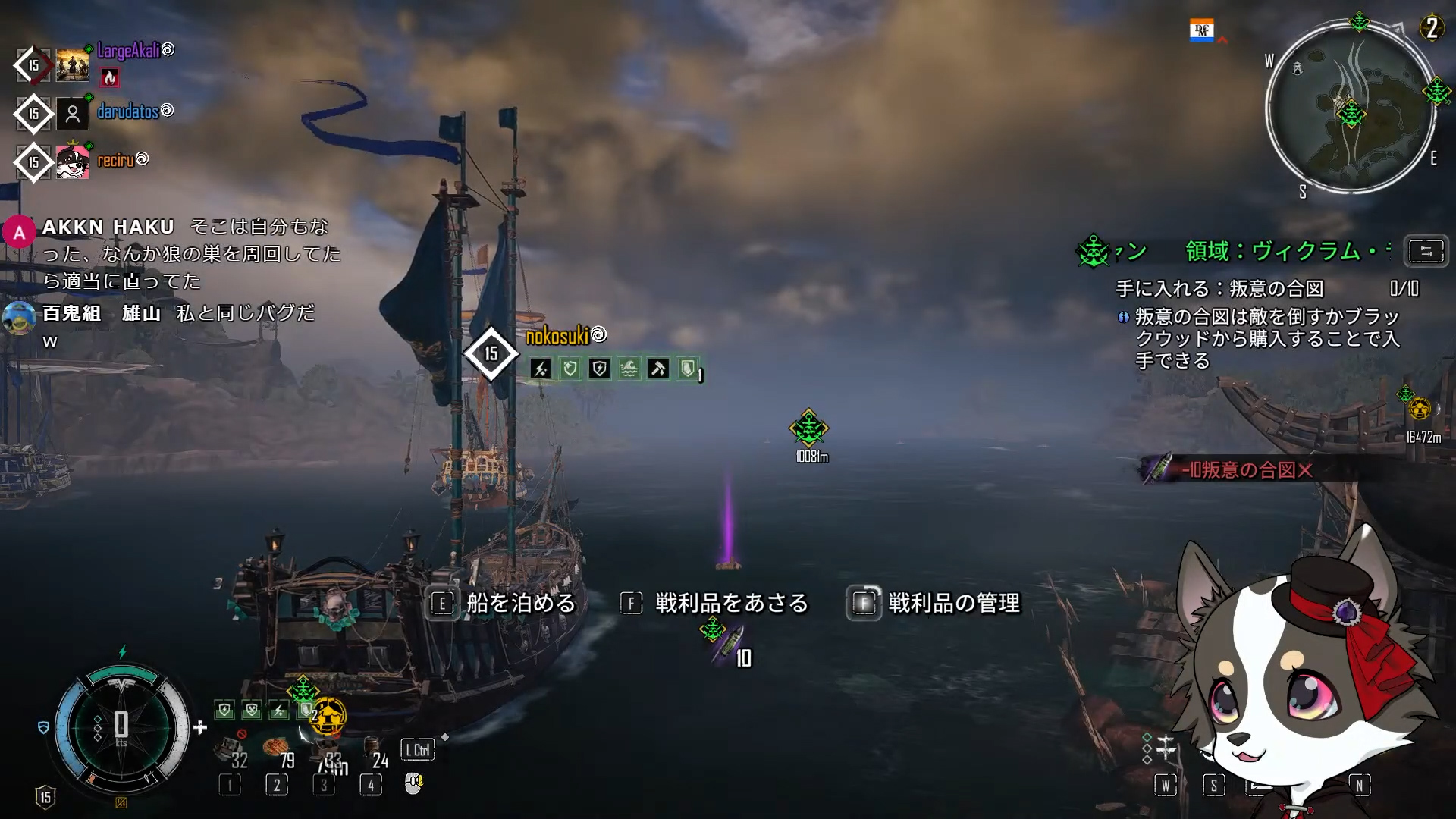Click the number 2 badge beside minimap
The height and width of the screenshot is (819, 1456).
(x=1431, y=29)
